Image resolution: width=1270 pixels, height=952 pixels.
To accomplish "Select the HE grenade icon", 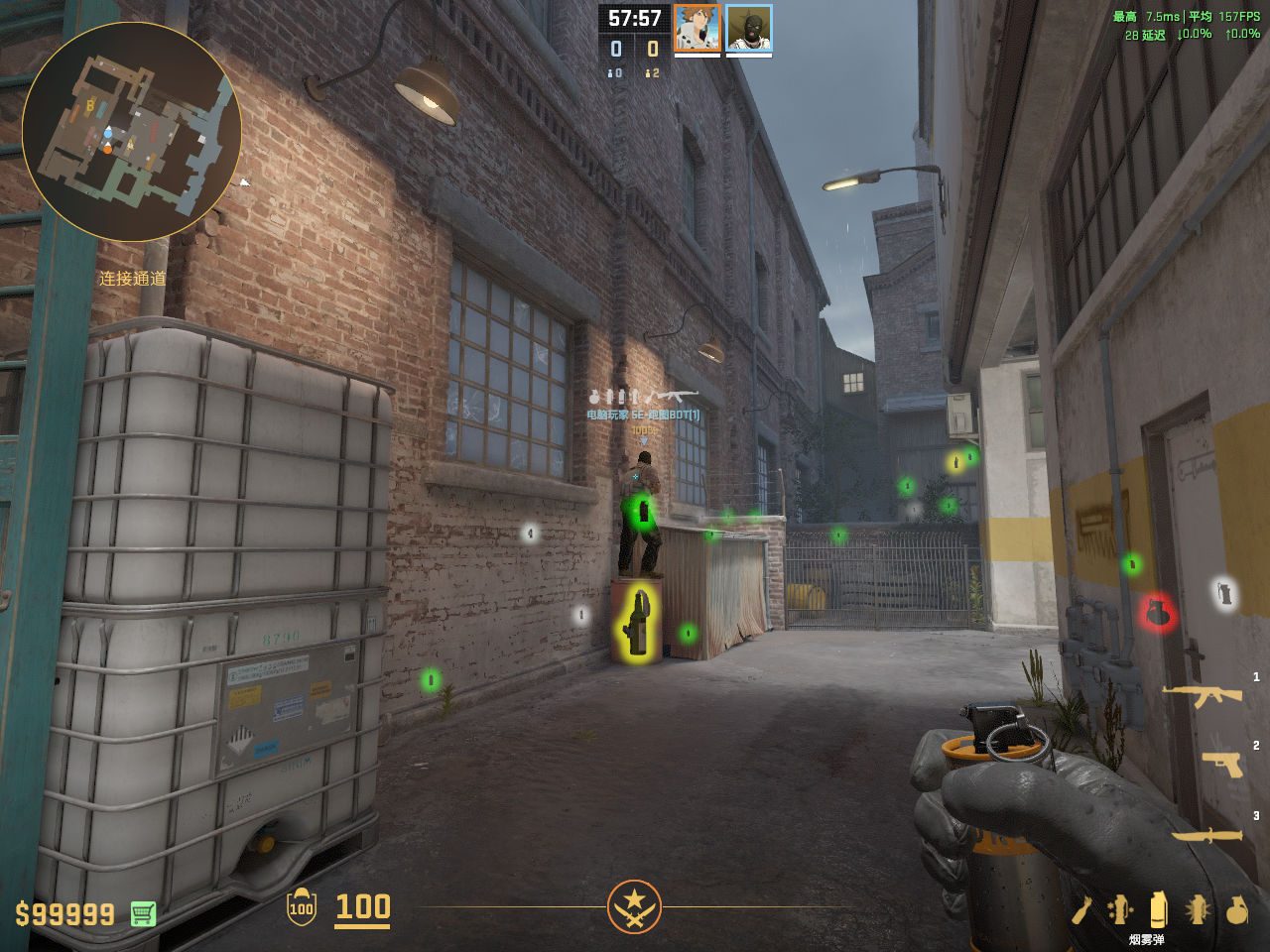I will pyautogui.click(x=1236, y=909).
